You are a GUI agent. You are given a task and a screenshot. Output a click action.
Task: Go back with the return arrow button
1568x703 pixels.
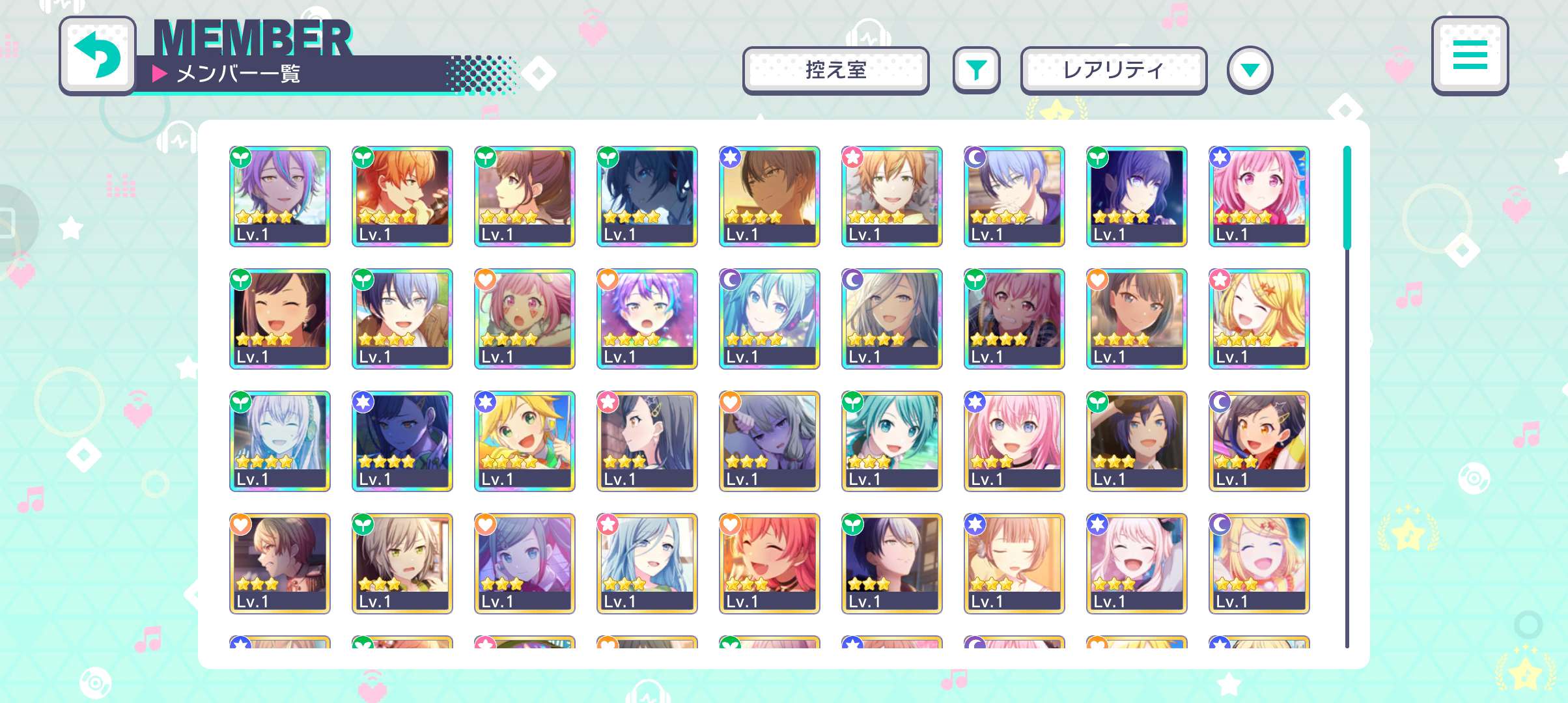point(98,55)
